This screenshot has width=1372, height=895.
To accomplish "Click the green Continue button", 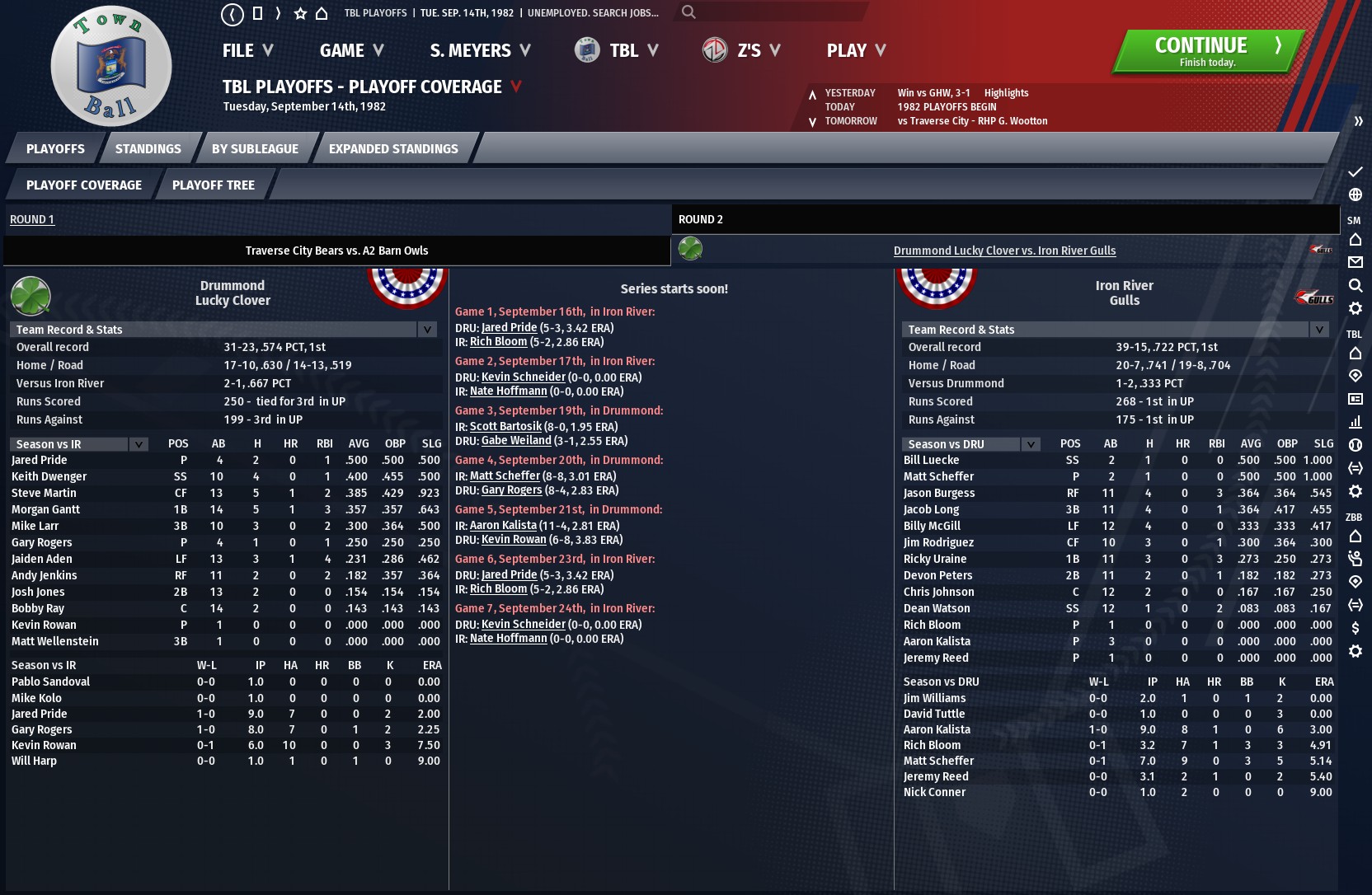I will click(x=1207, y=51).
